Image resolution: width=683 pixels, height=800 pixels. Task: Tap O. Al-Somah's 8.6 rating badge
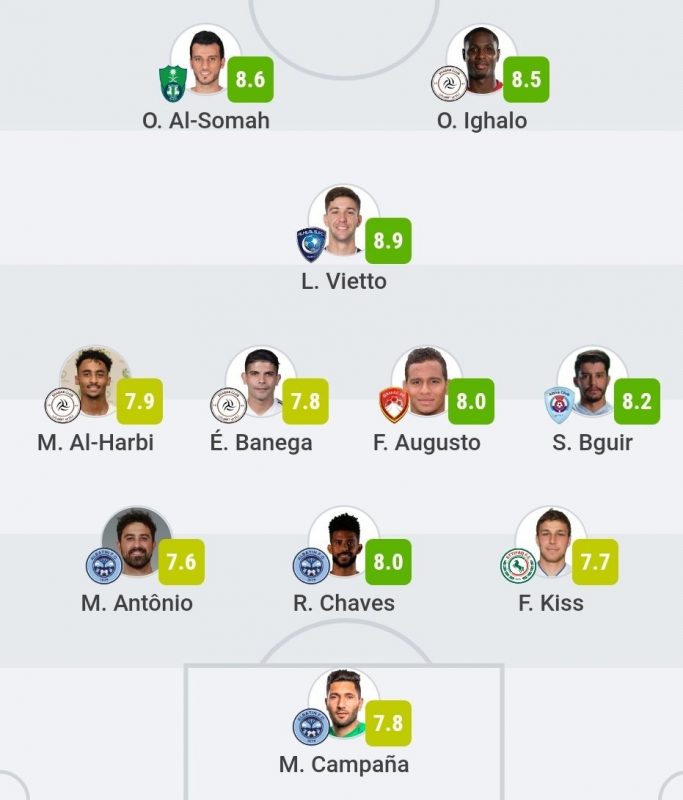coord(250,79)
